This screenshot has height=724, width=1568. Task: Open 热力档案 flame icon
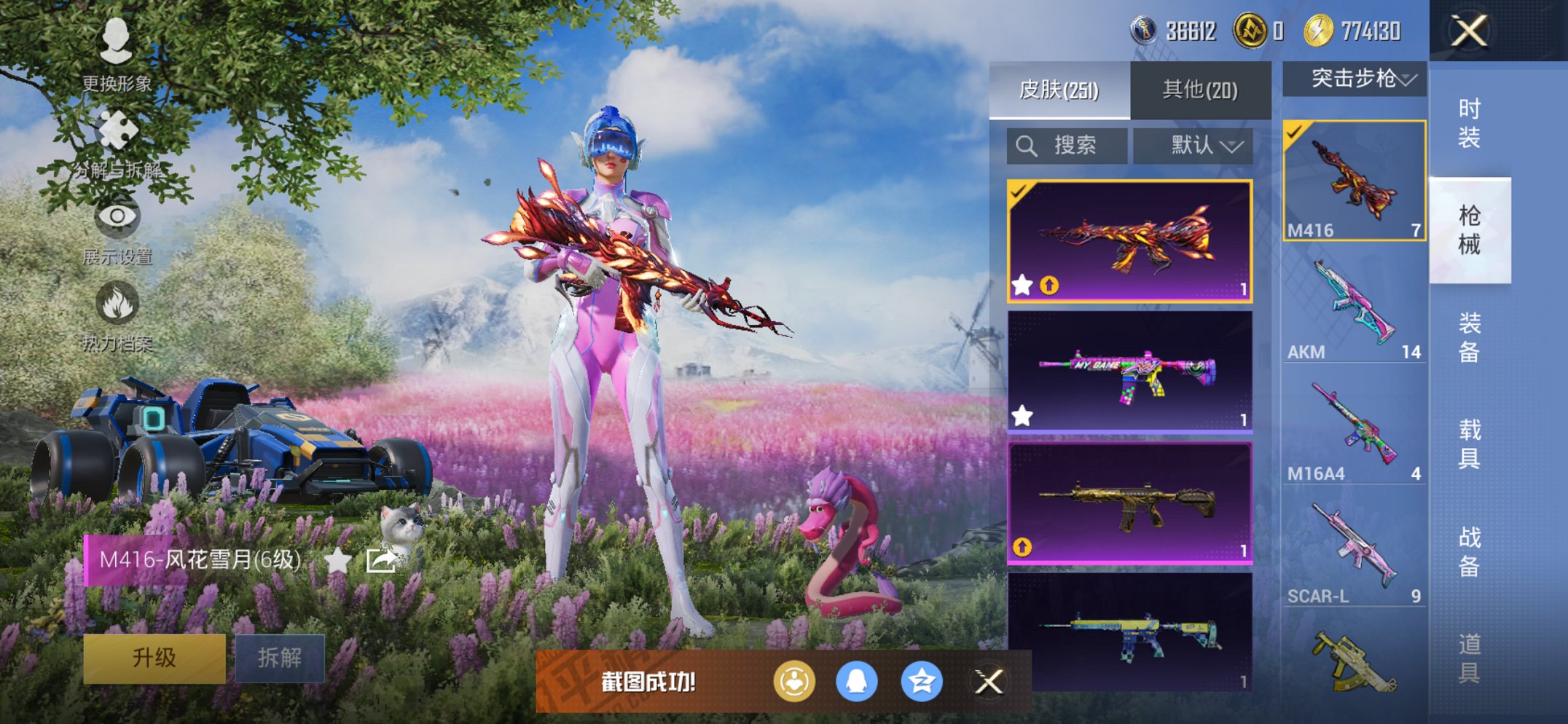[x=117, y=315]
